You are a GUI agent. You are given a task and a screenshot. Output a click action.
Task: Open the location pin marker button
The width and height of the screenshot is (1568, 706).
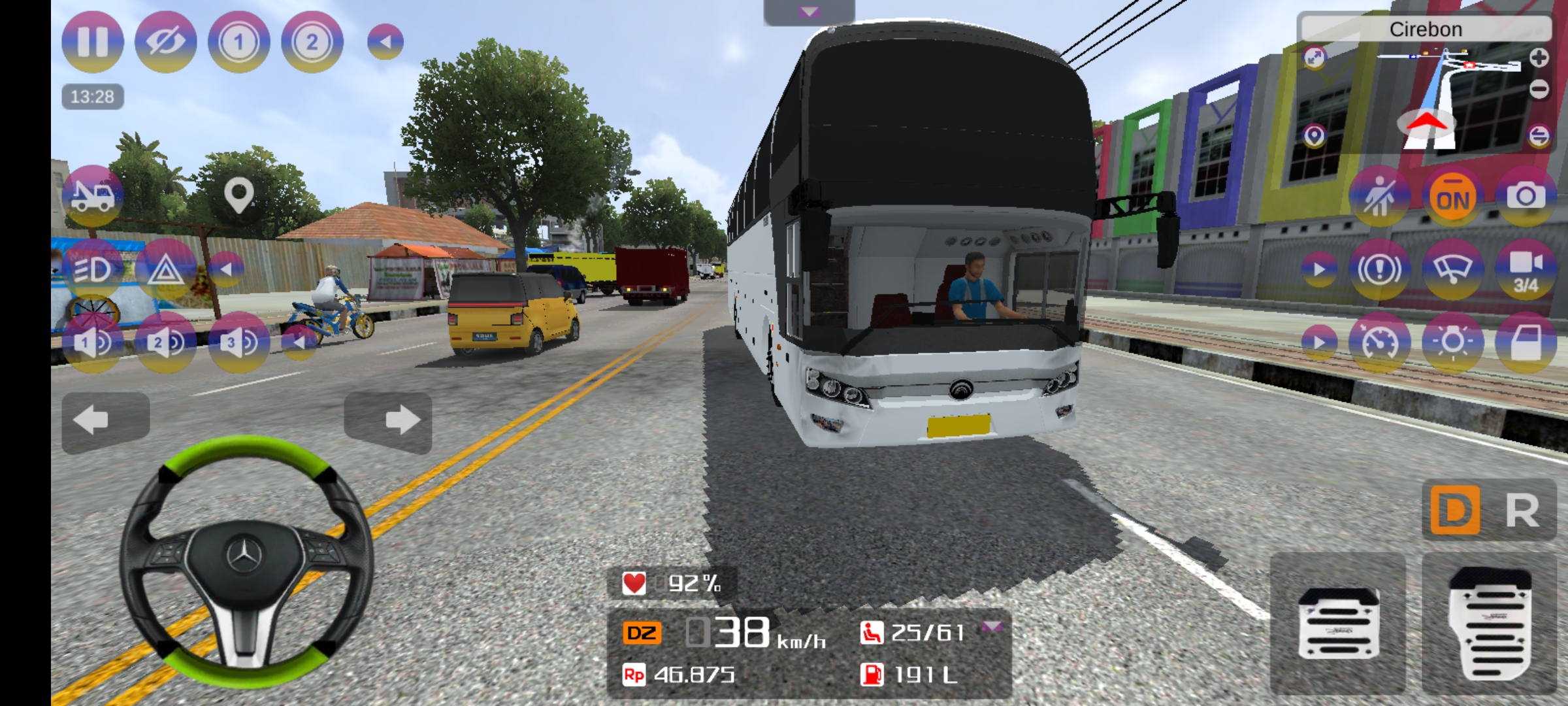click(x=238, y=195)
